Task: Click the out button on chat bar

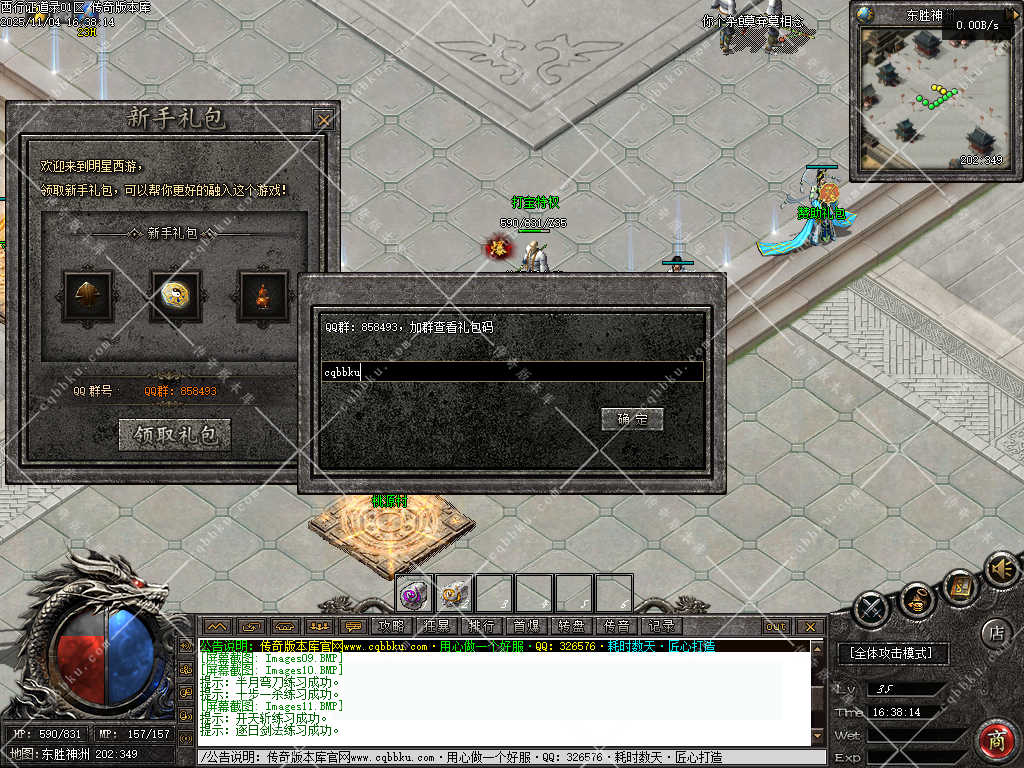Action: click(x=776, y=627)
